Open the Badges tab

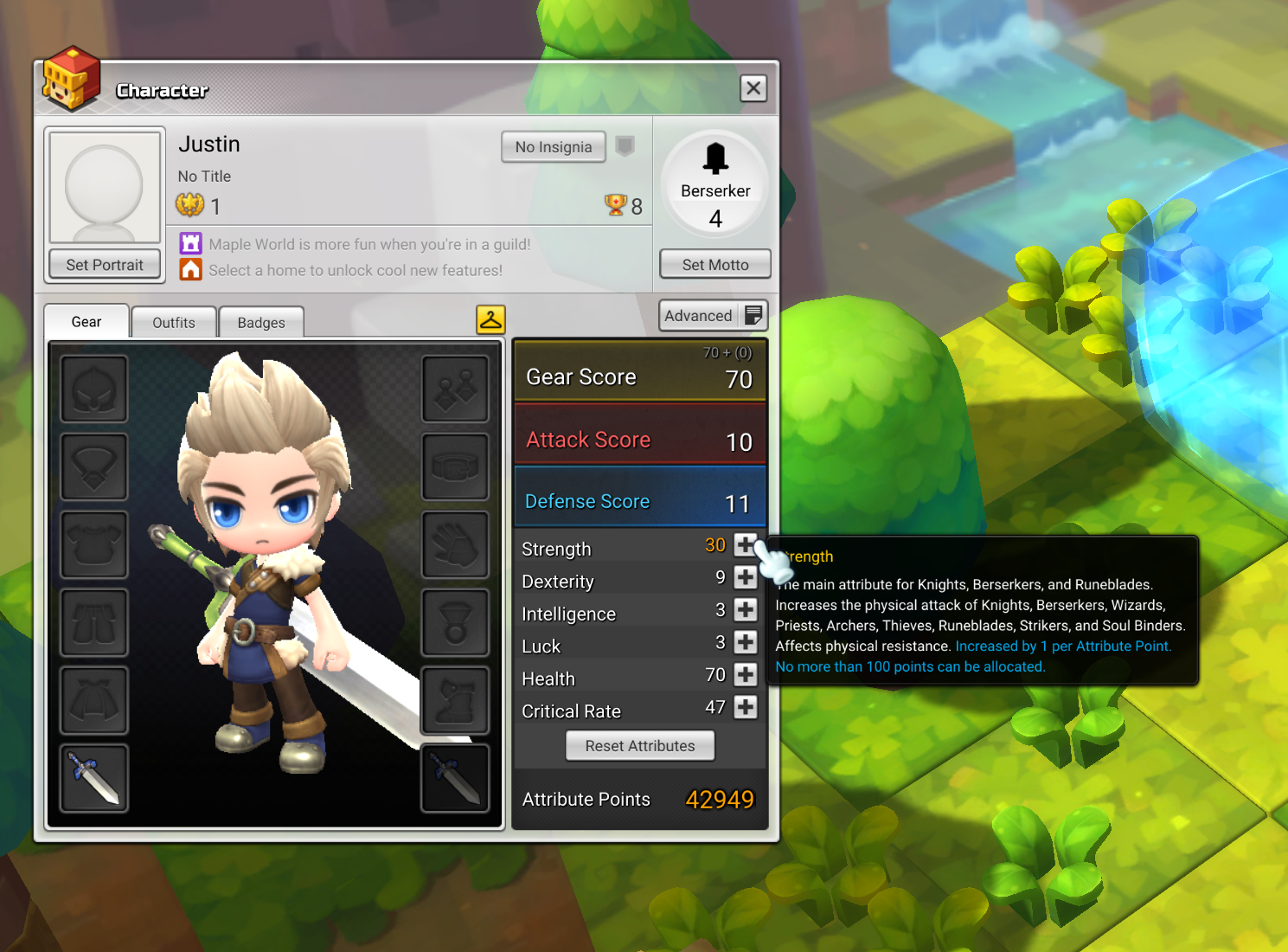coord(260,321)
